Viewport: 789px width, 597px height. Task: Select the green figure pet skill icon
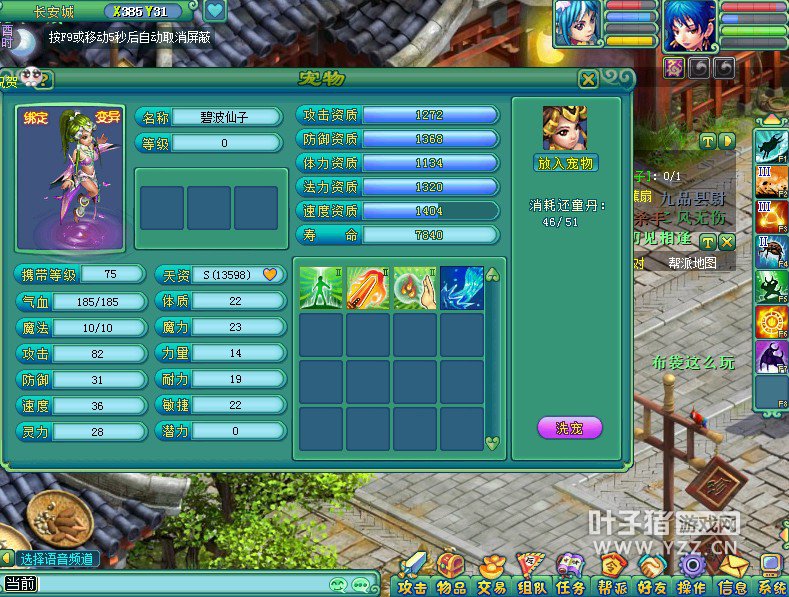point(321,287)
